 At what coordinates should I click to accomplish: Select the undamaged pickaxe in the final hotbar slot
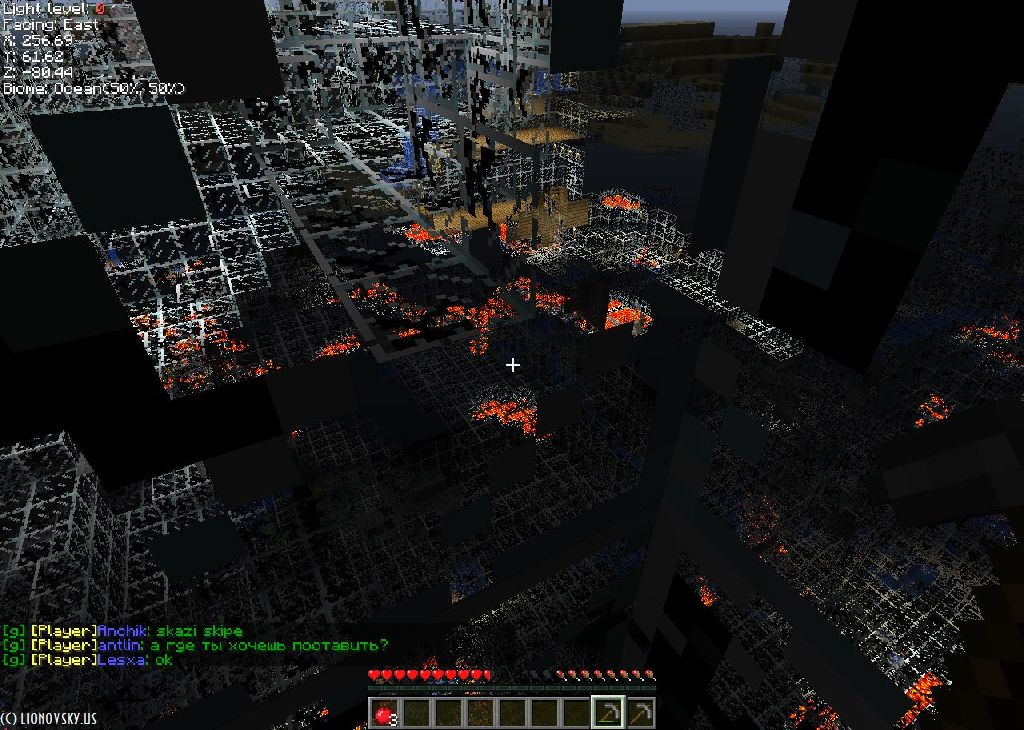click(x=640, y=712)
